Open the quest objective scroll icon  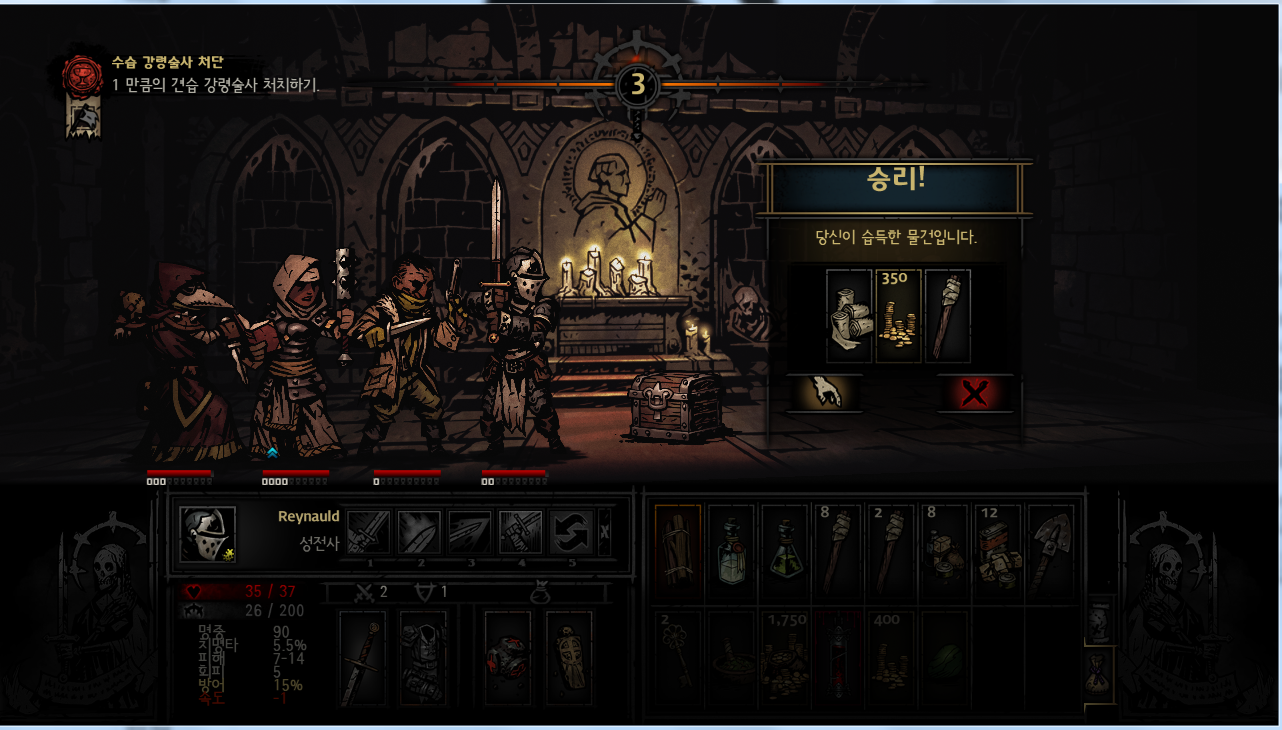[82, 118]
